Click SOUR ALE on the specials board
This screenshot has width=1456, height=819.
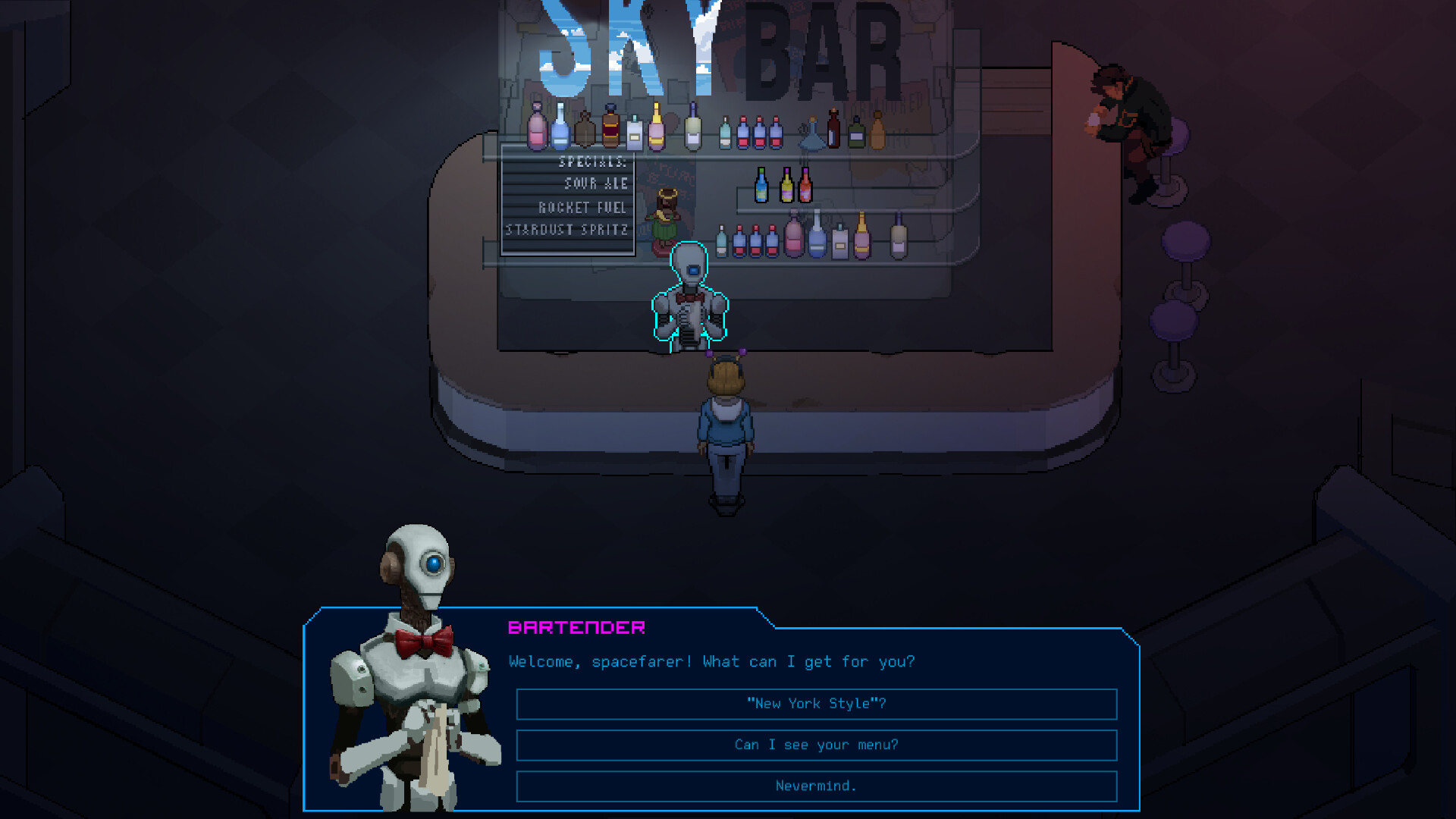[596, 183]
